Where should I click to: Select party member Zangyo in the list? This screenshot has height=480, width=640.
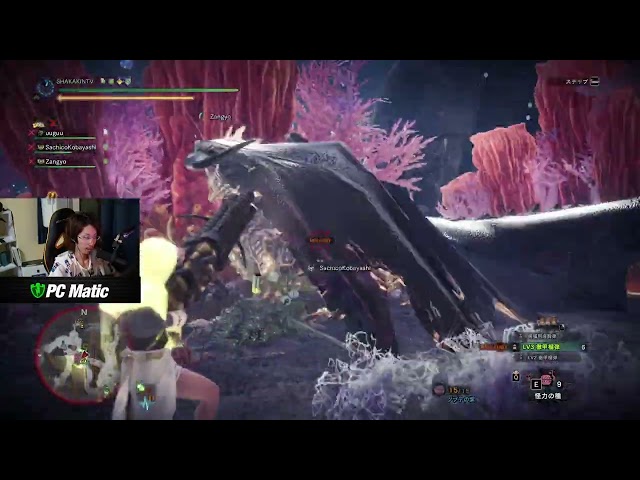click(56, 161)
